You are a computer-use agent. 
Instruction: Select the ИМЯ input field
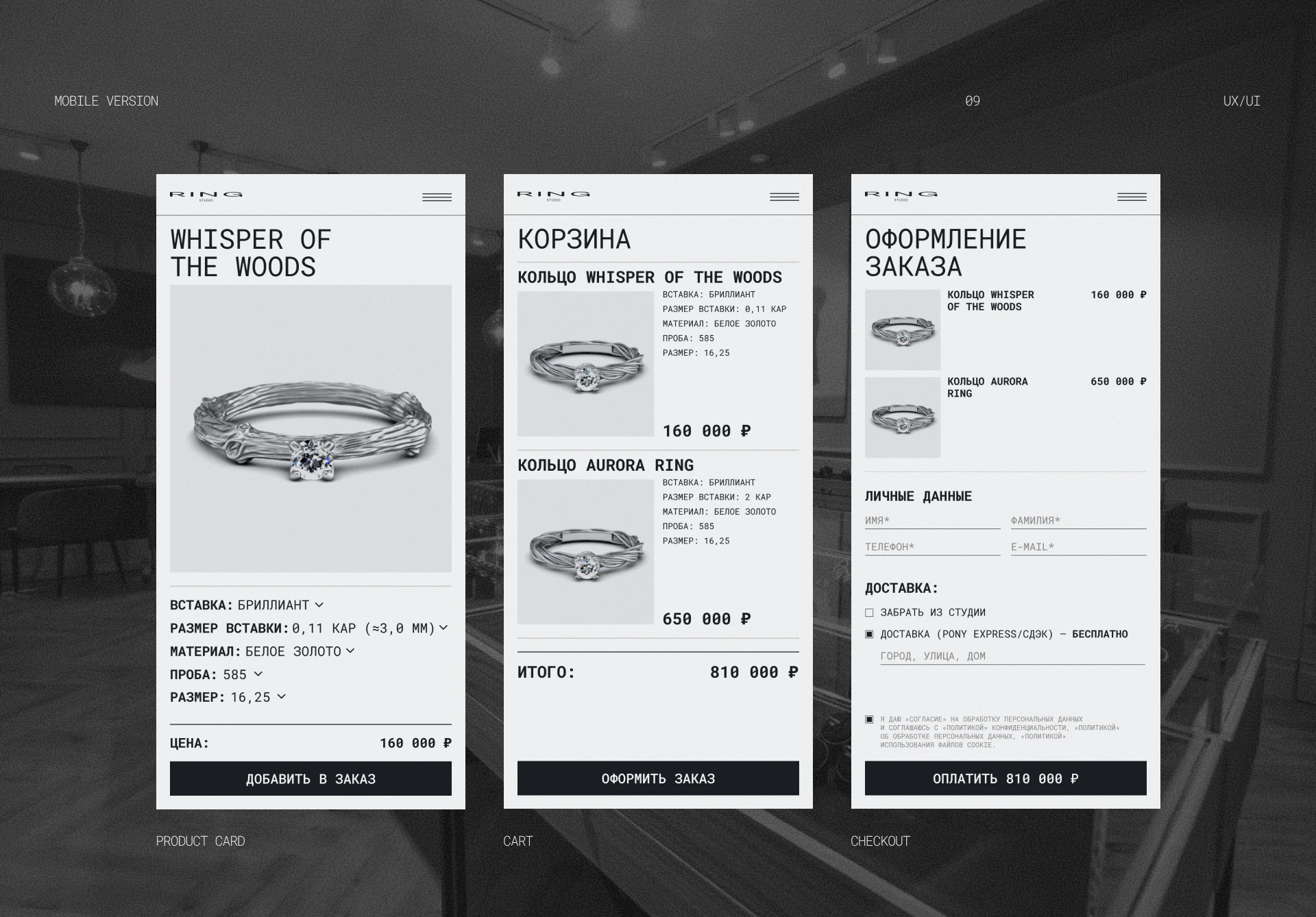click(x=932, y=521)
